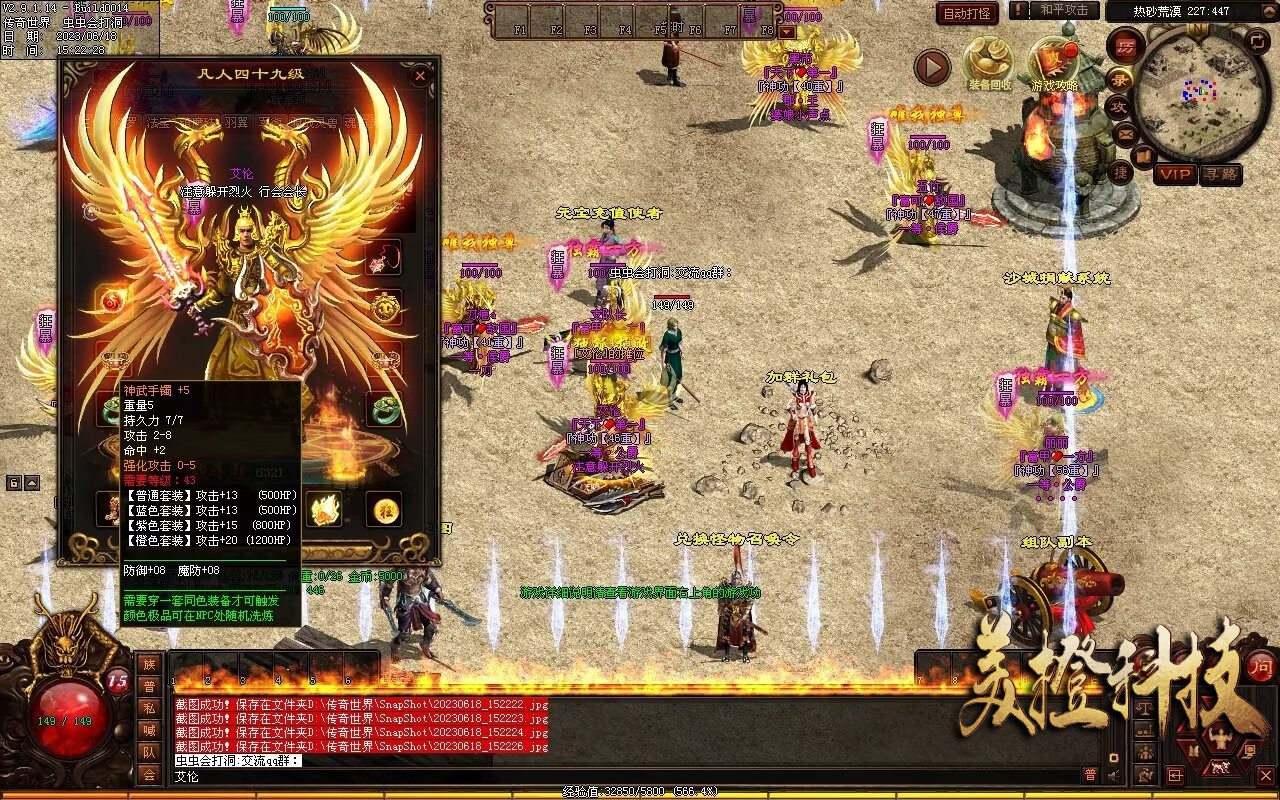The image size is (1280, 800).
Task: Open the character figure menu hexagon
Action: coord(1219,740)
